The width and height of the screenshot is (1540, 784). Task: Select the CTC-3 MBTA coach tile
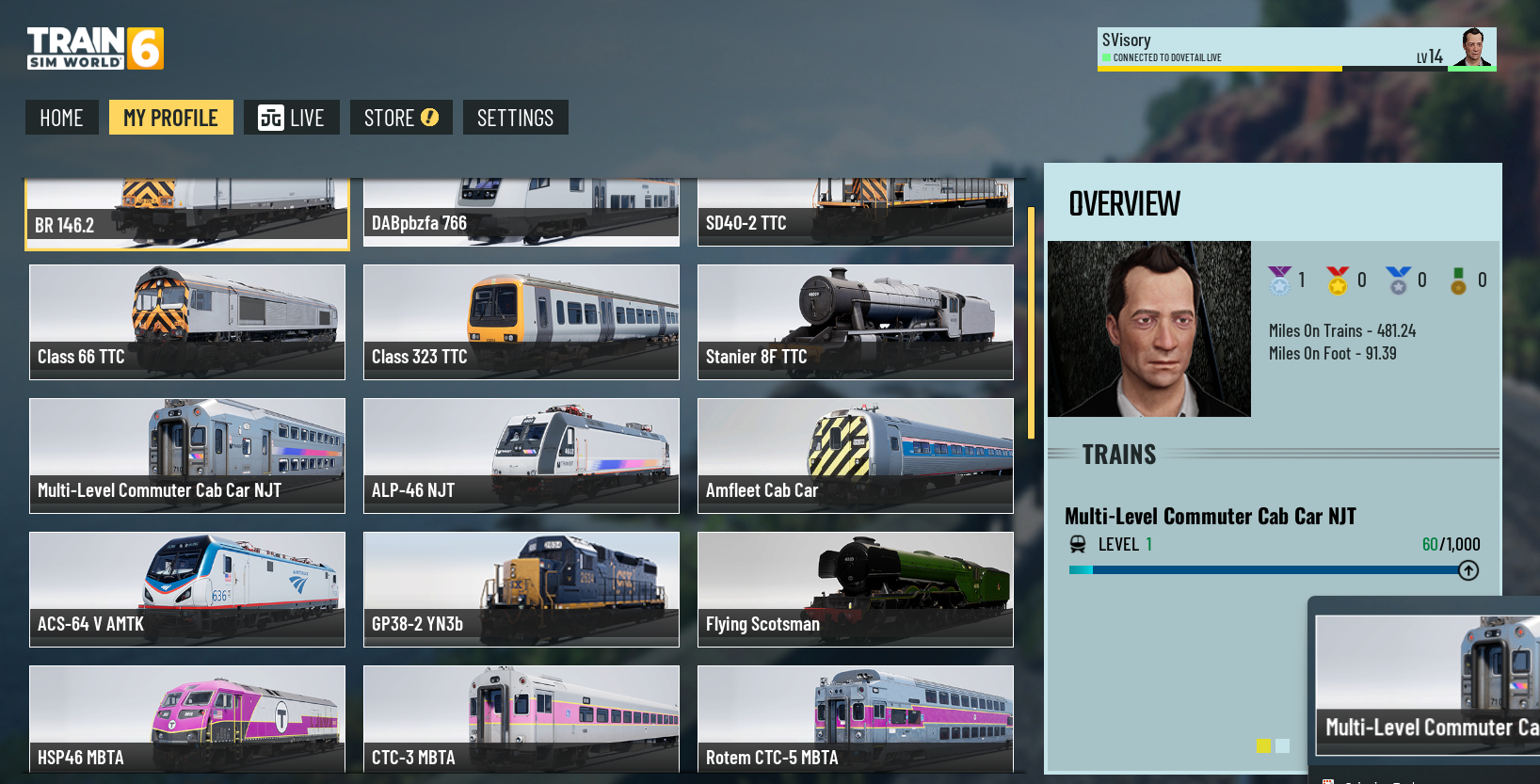pyautogui.click(x=521, y=719)
